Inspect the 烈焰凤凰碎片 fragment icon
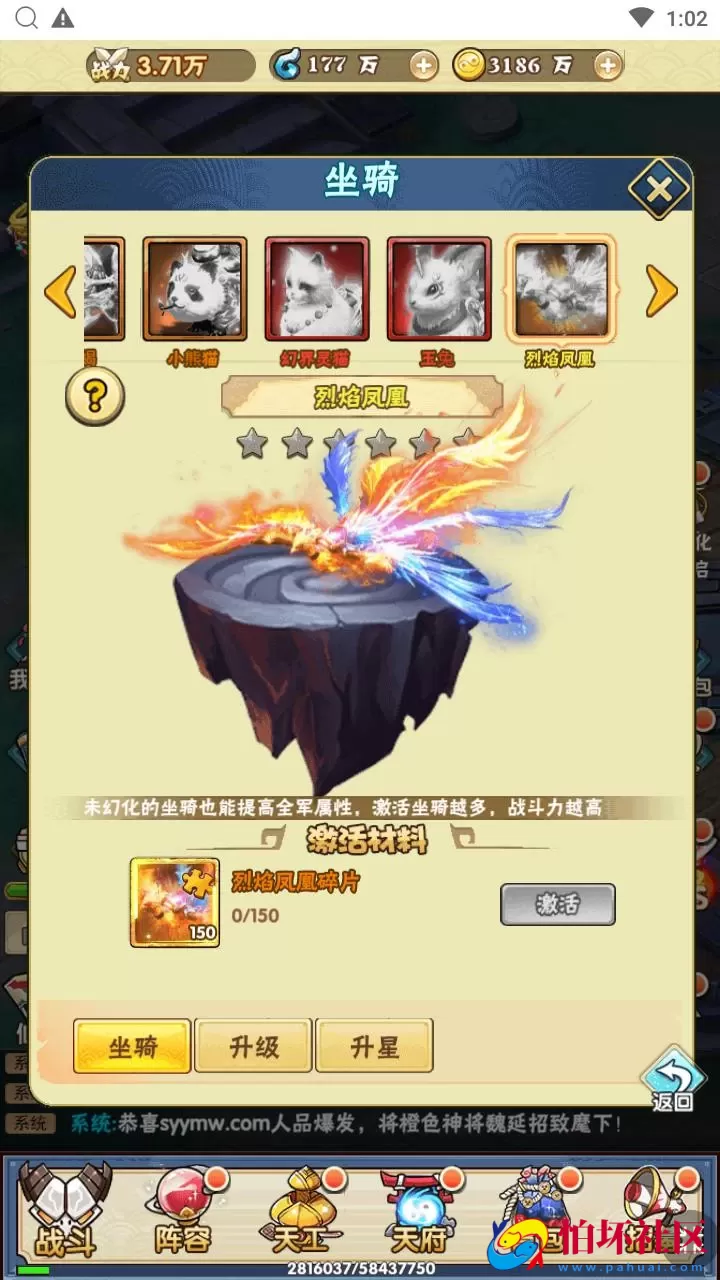 (x=175, y=902)
